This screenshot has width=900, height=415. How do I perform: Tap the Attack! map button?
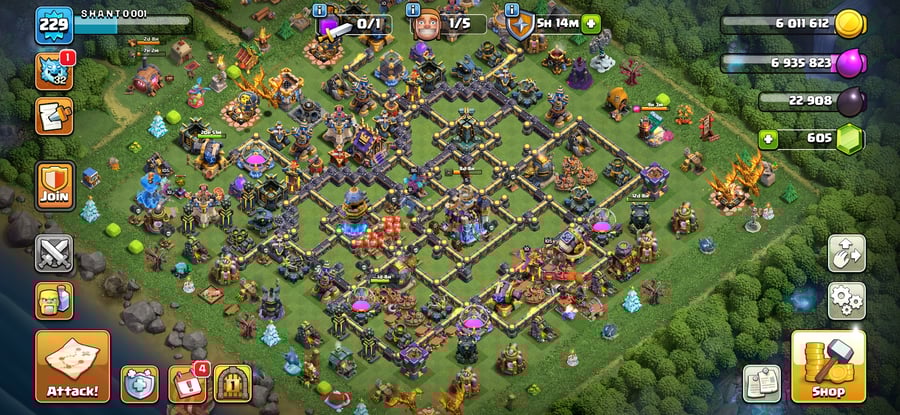tap(72, 366)
